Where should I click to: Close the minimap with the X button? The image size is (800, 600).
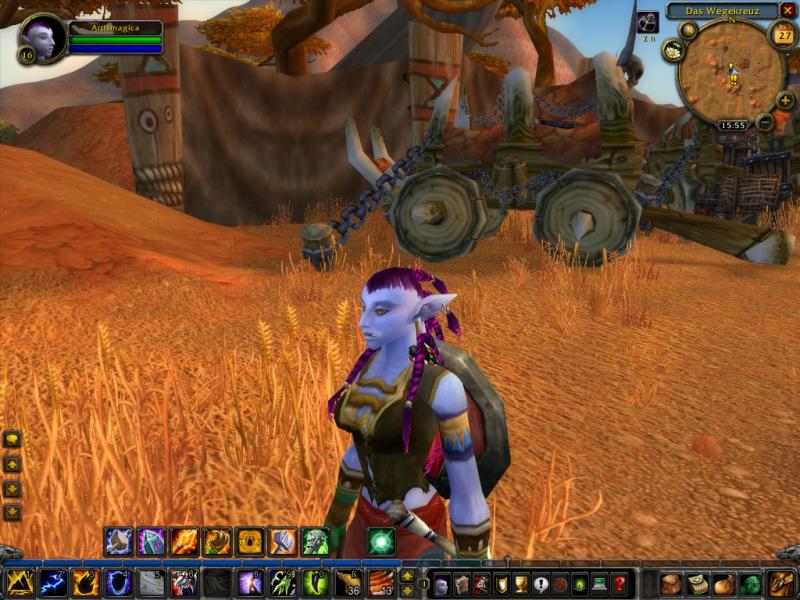click(x=787, y=11)
